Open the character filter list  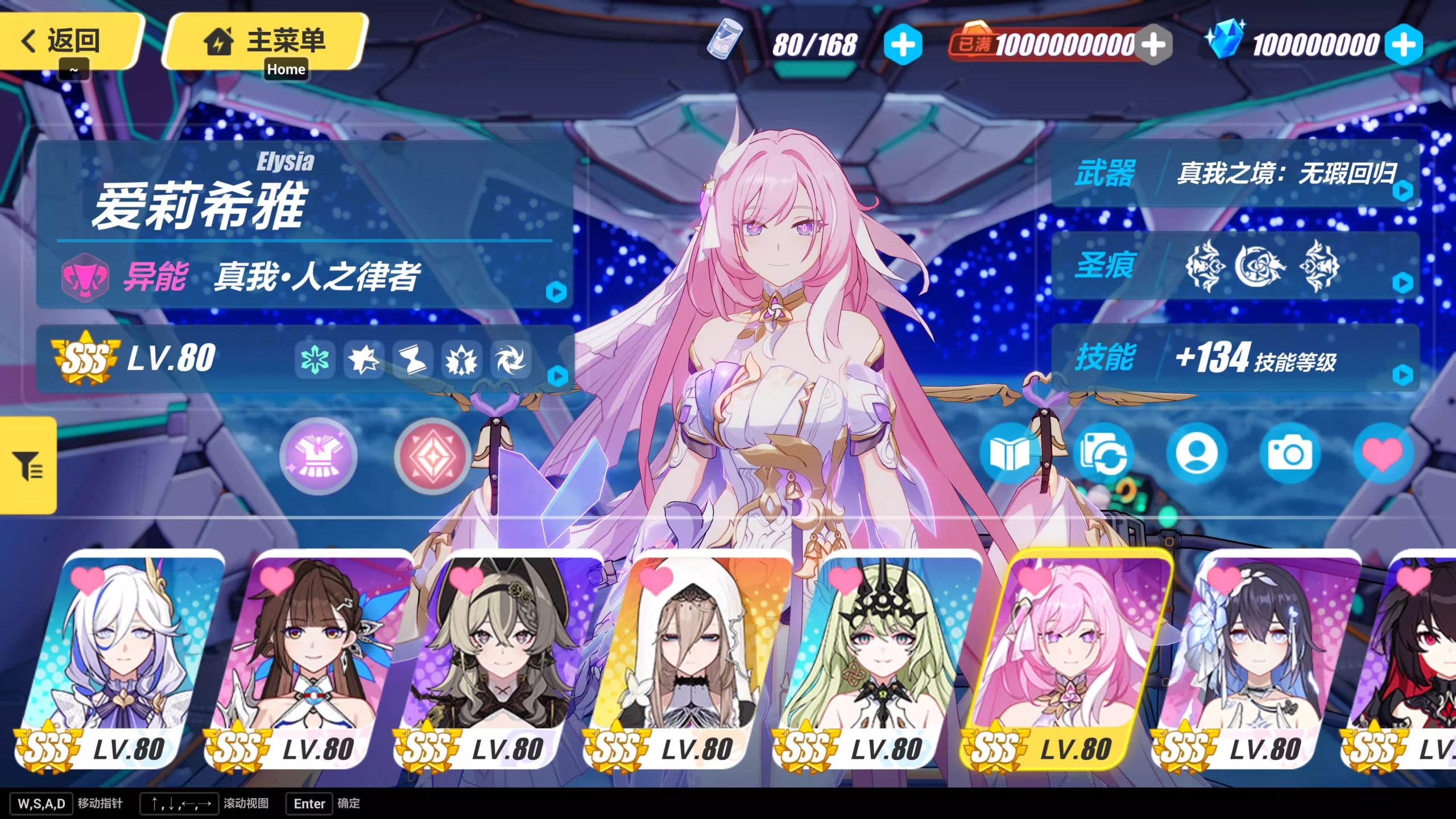click(28, 465)
